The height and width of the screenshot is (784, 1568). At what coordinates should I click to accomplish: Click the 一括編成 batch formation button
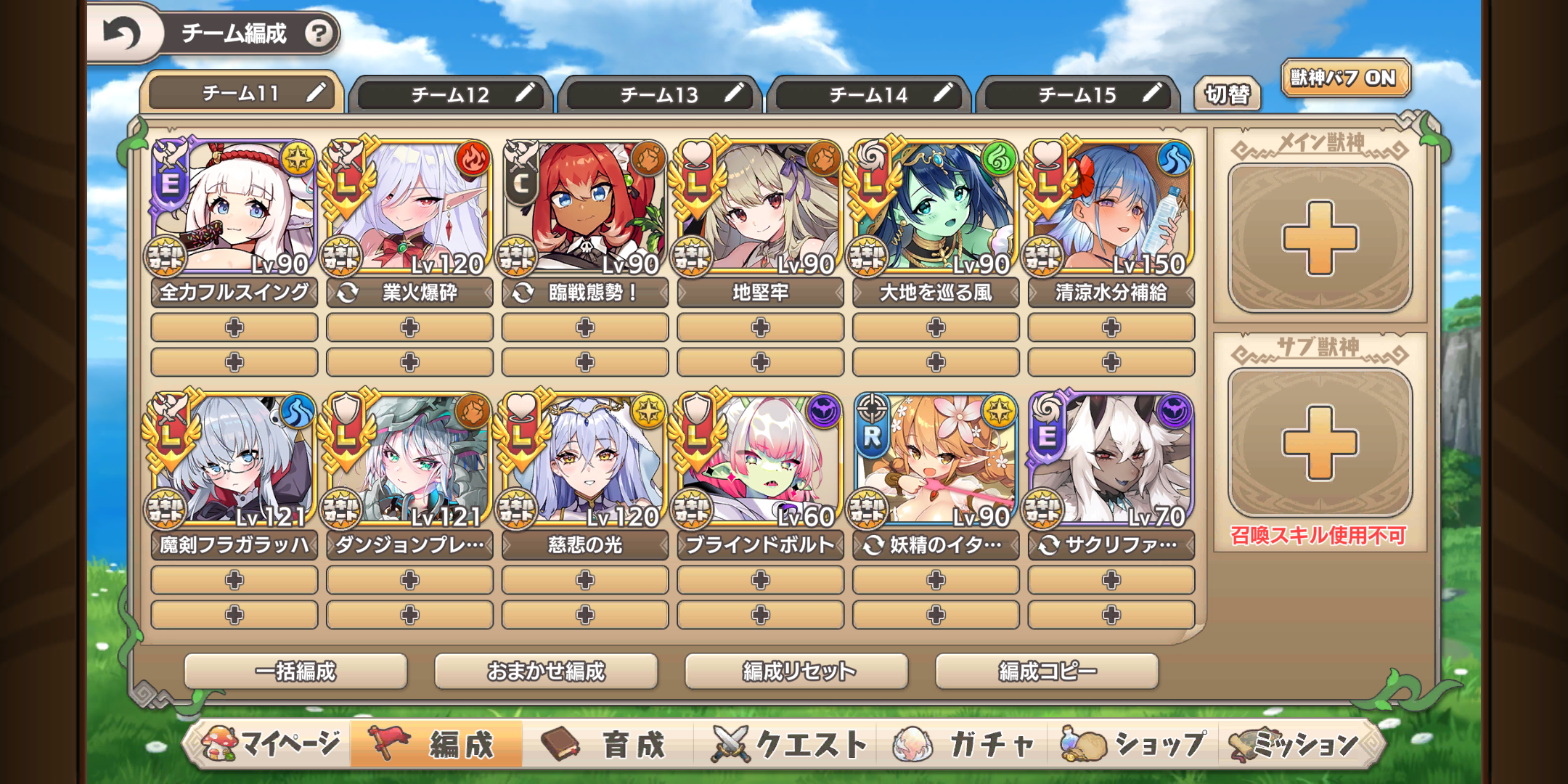pyautogui.click(x=295, y=671)
